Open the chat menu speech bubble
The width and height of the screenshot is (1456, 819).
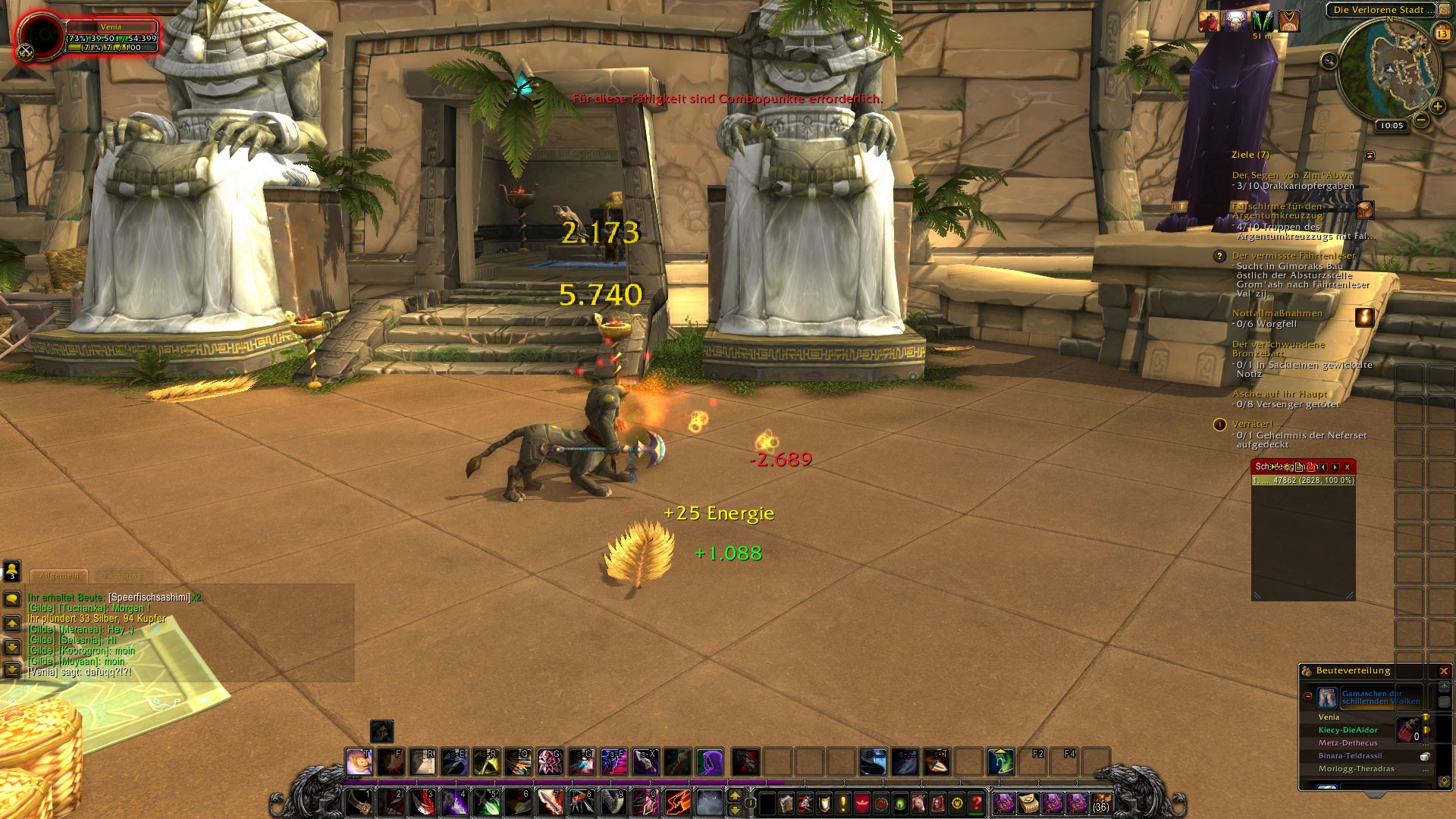coord(12,599)
